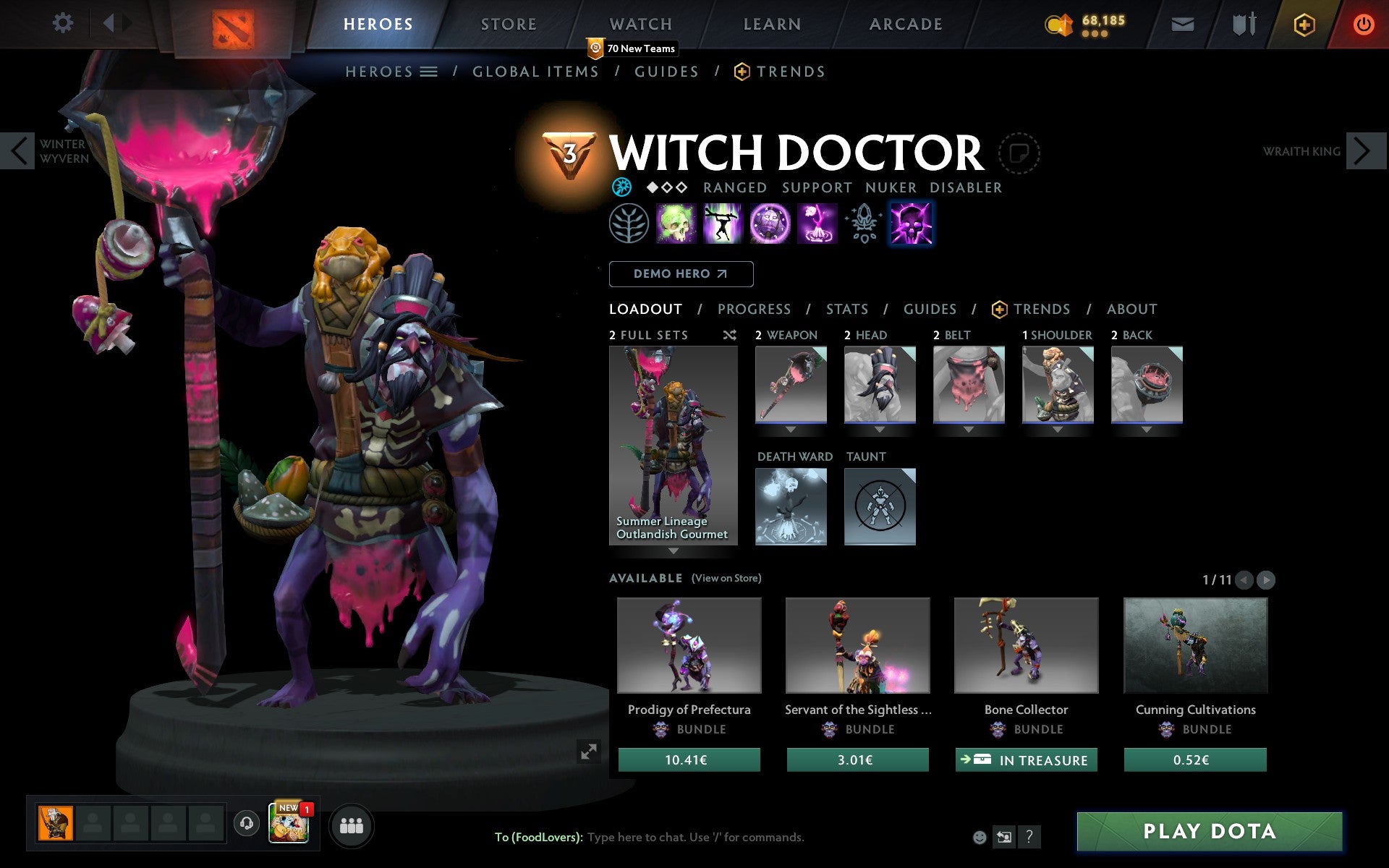Viewport: 1389px width, 868px height.
Task: Click the emoticon smiley near the chat bar
Action: pos(980,838)
